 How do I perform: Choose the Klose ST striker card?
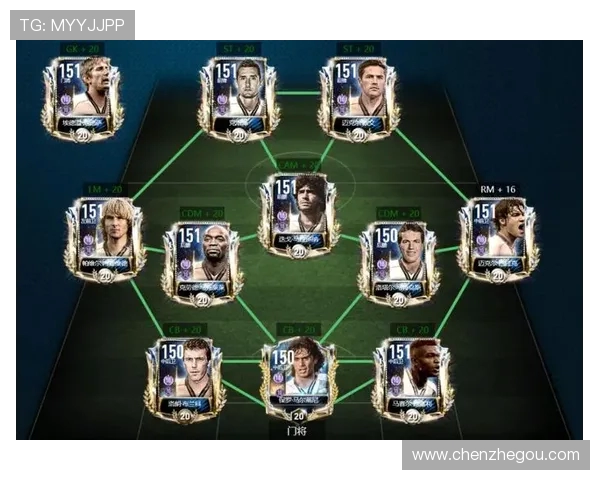point(239,97)
